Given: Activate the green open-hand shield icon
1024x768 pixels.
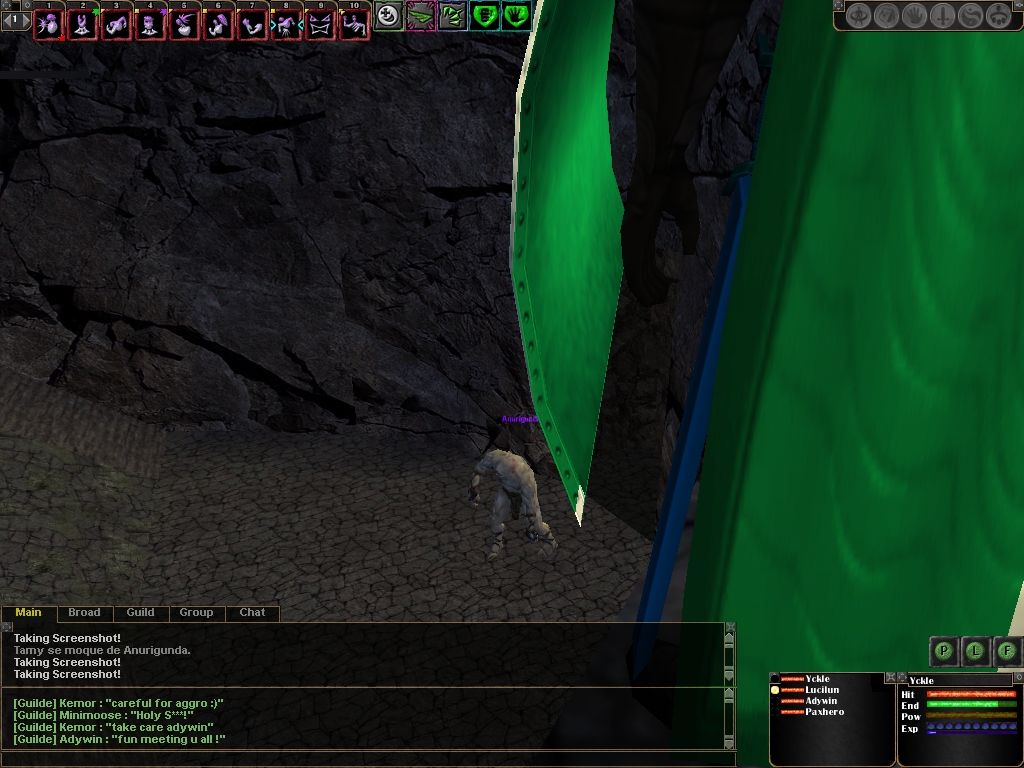Looking at the screenshot, I should [516, 16].
